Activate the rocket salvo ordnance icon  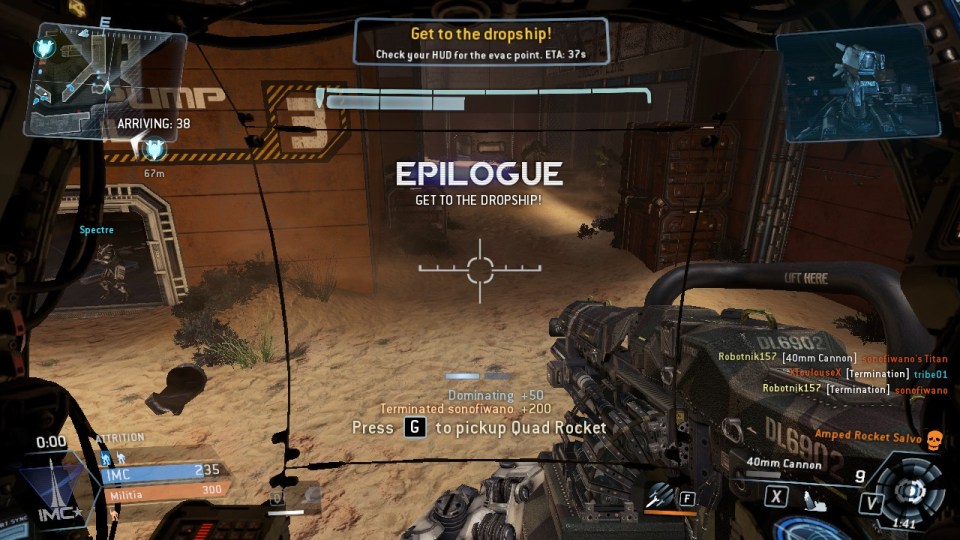coord(658,494)
